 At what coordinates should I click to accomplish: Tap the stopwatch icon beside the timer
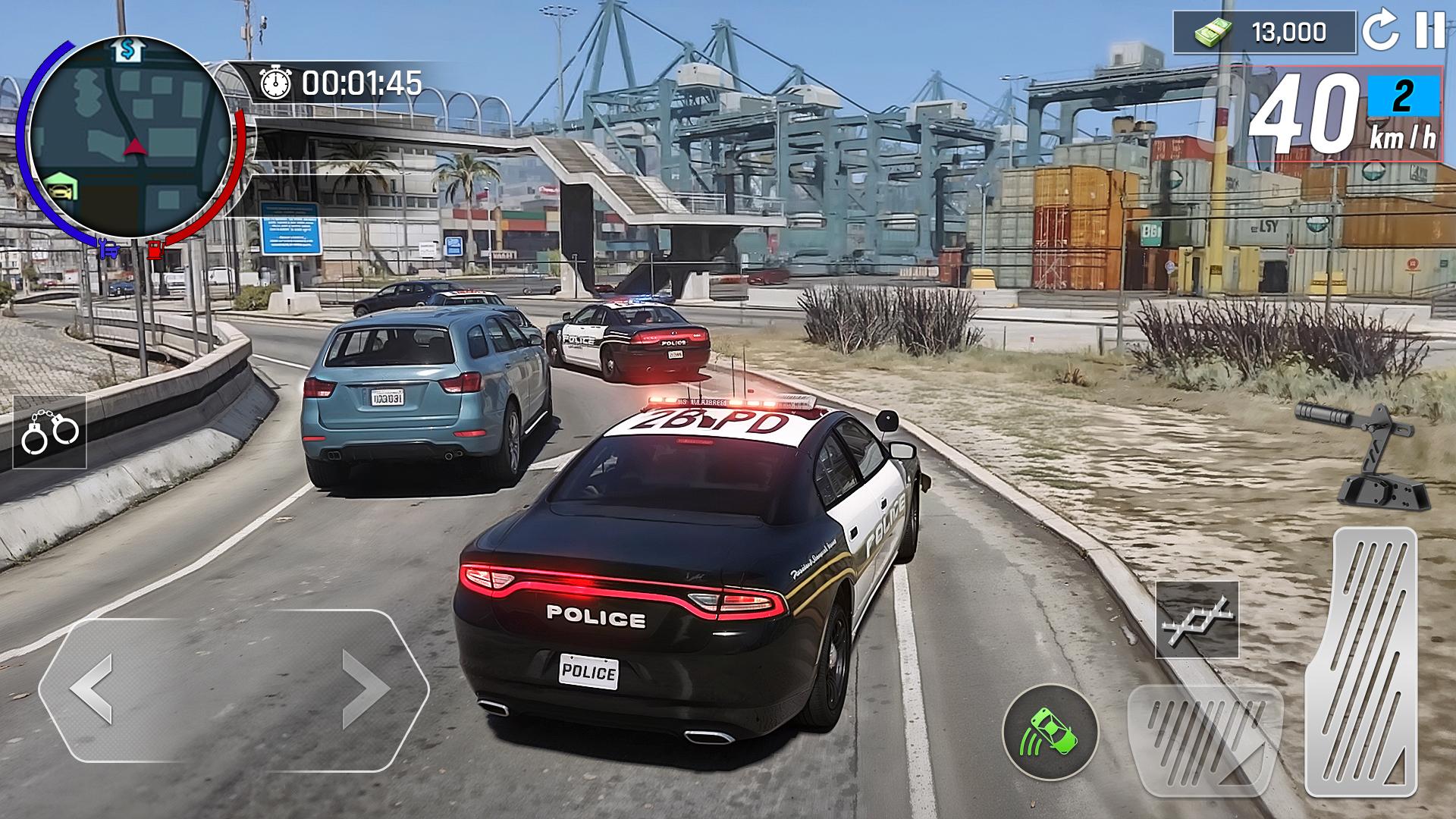pos(277,82)
